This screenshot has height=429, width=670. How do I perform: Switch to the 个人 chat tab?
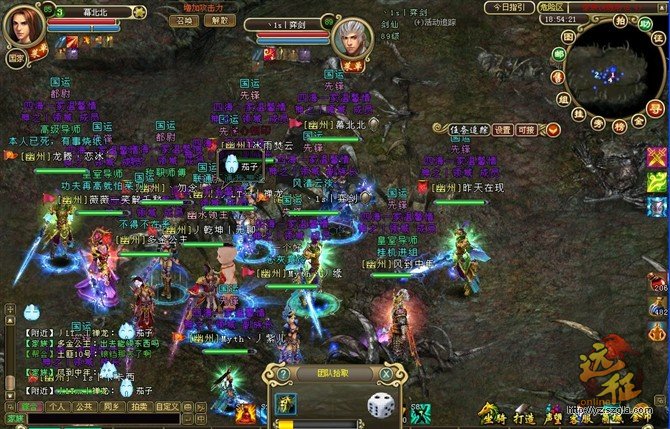pos(58,407)
